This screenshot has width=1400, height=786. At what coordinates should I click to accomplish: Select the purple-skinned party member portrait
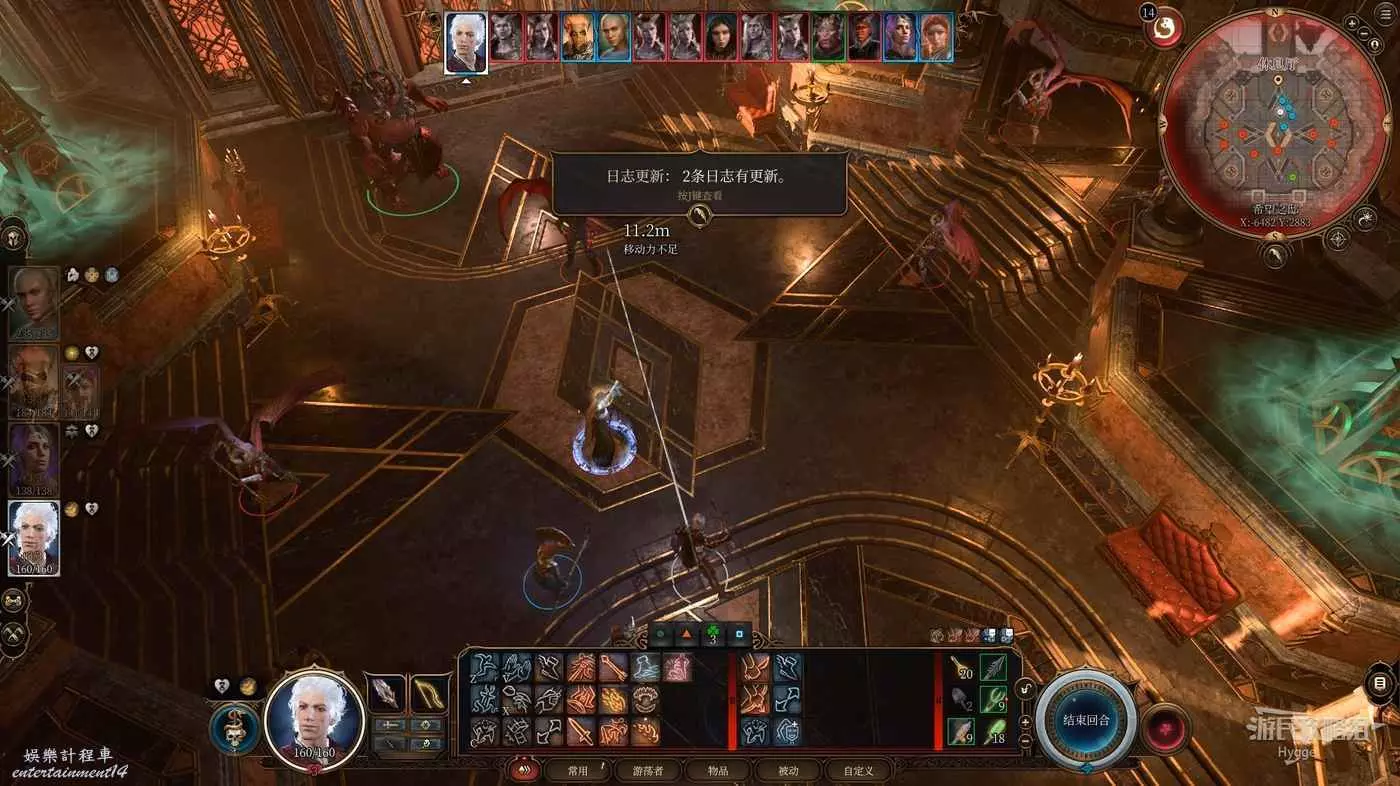[x=34, y=460]
